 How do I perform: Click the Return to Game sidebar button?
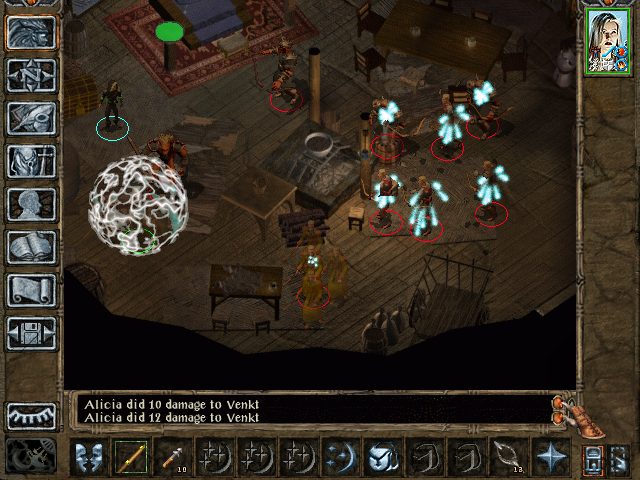click(32, 33)
